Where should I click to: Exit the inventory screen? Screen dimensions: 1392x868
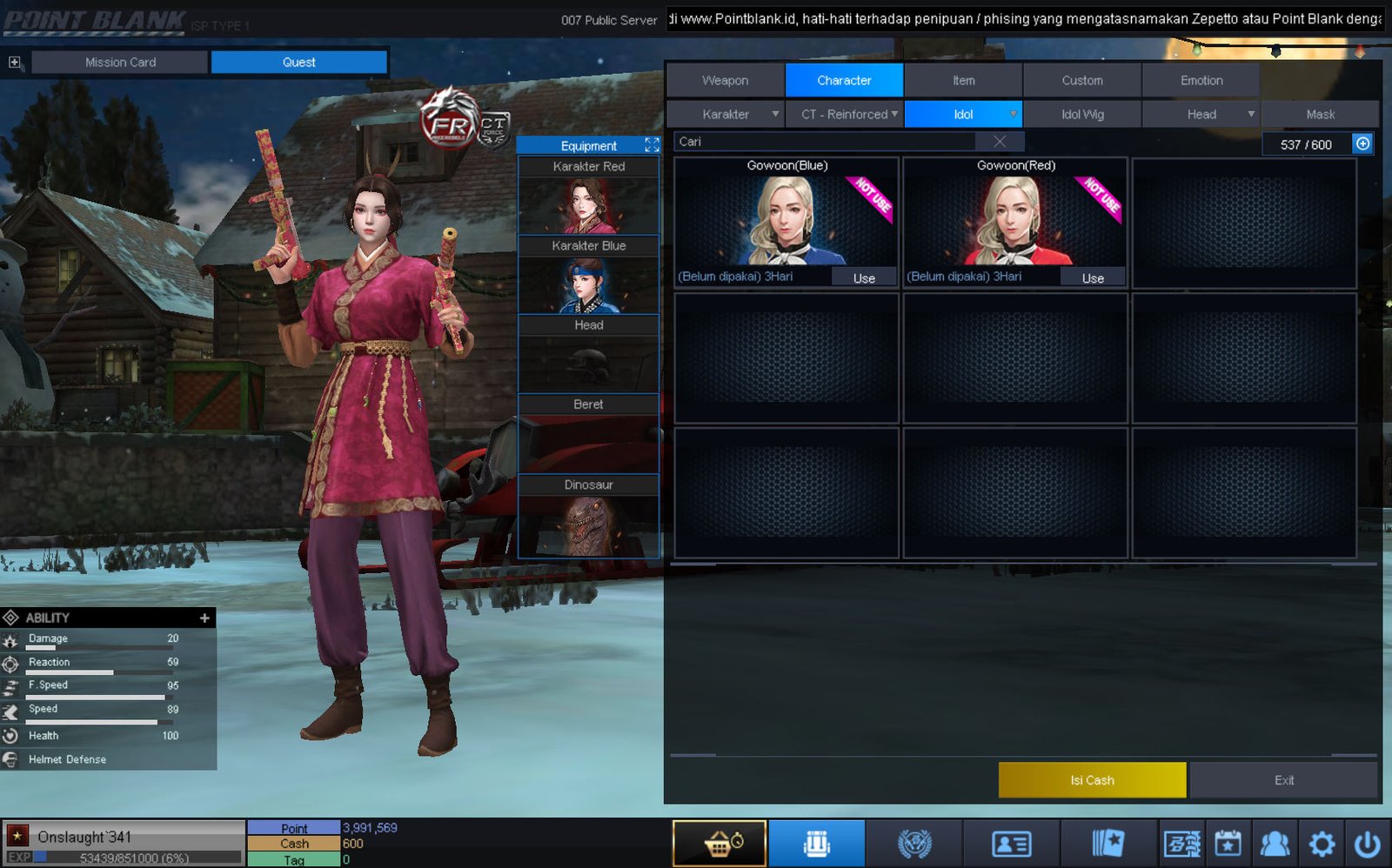[x=1283, y=780]
